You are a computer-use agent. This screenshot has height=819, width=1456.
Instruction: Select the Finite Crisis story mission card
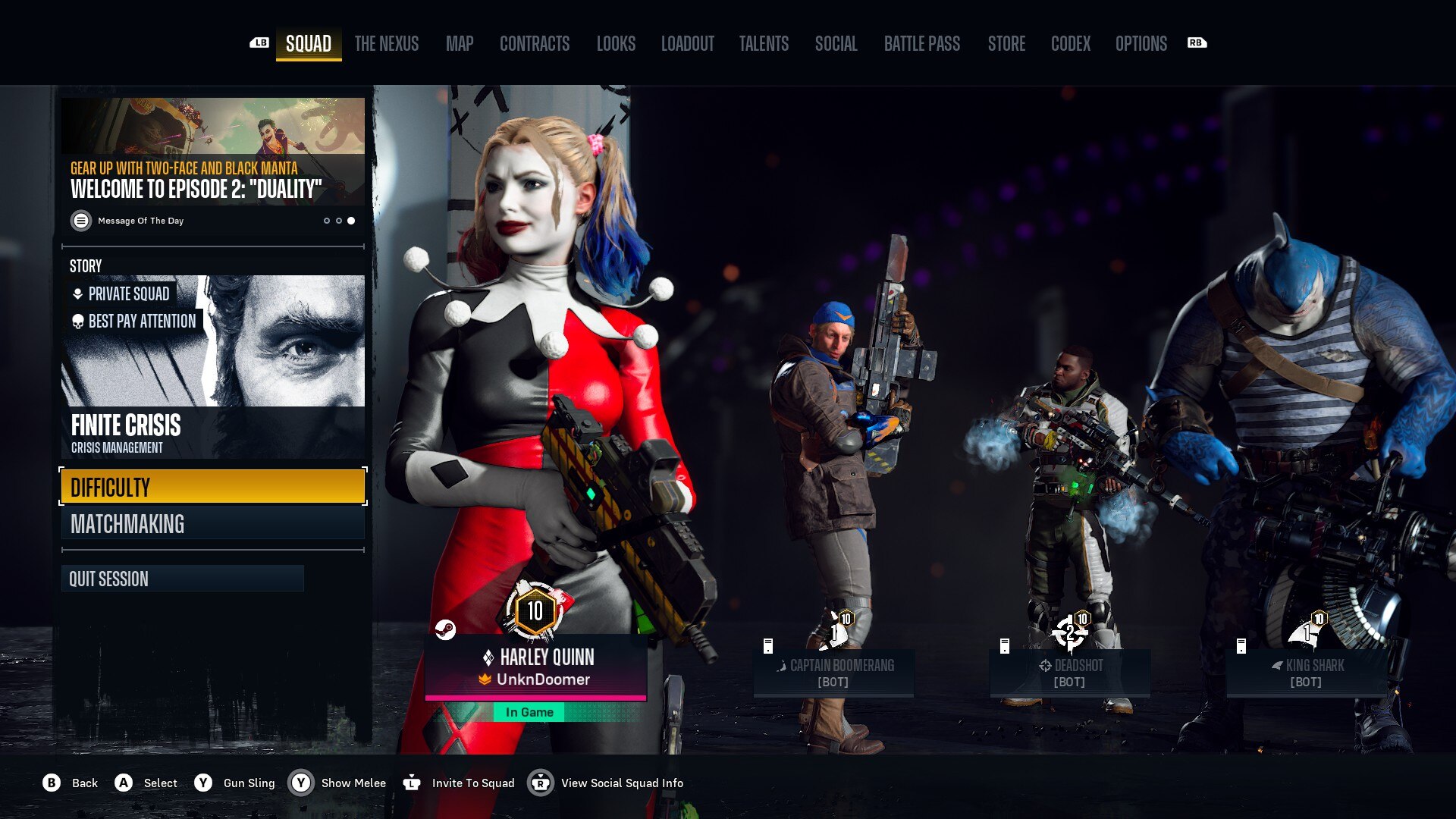[213, 367]
